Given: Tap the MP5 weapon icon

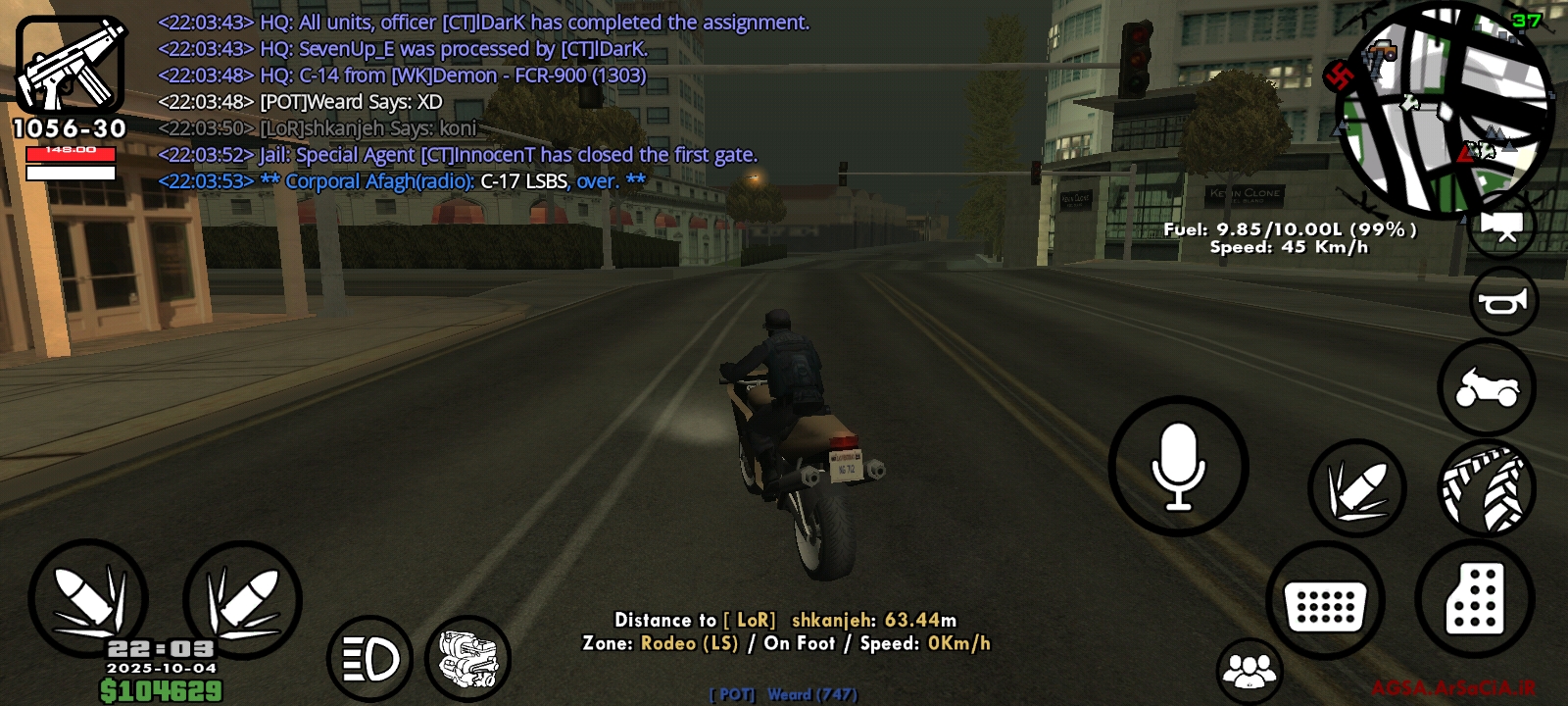Looking at the screenshot, I should coord(70,66).
